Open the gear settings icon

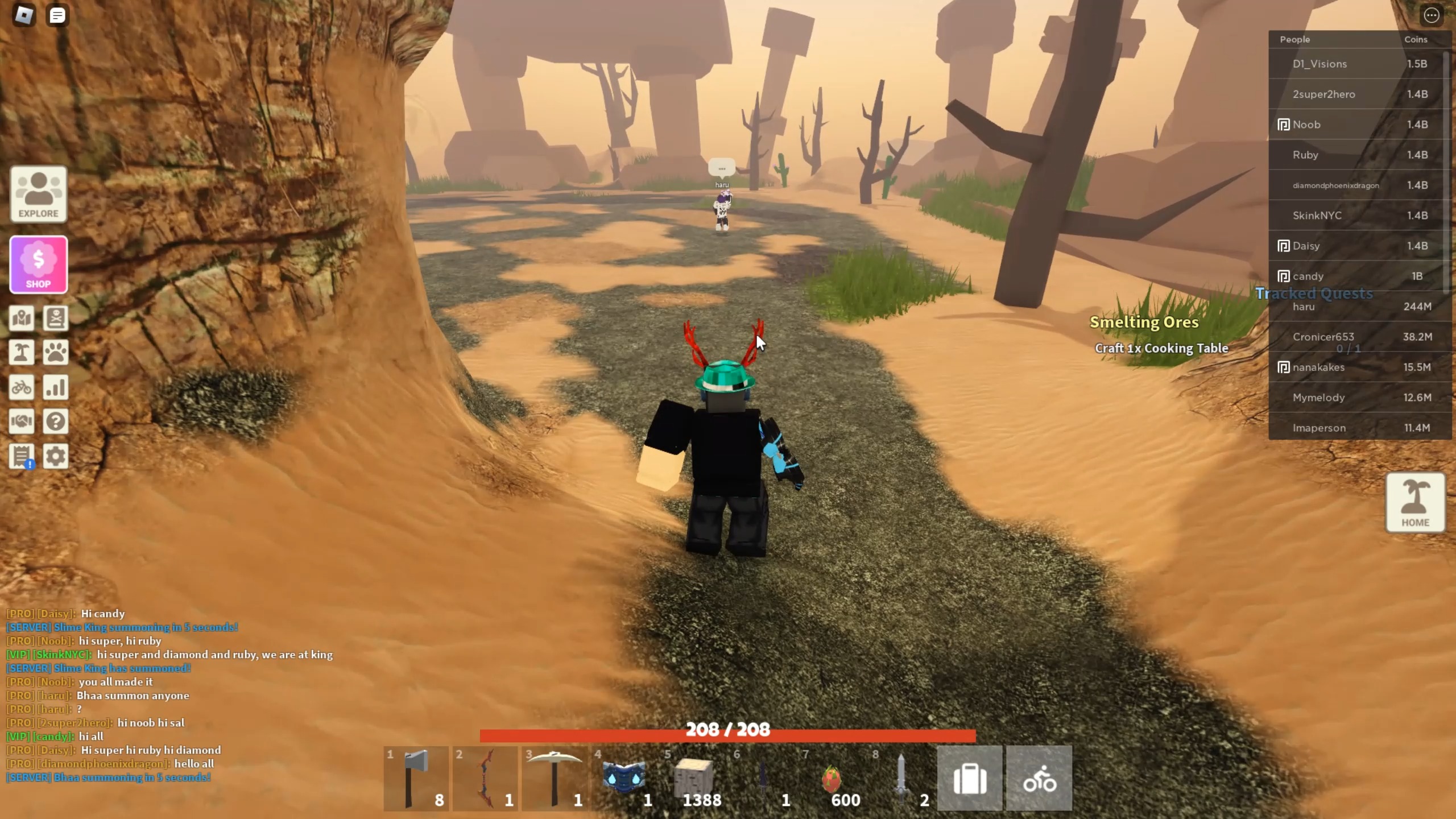tap(55, 456)
